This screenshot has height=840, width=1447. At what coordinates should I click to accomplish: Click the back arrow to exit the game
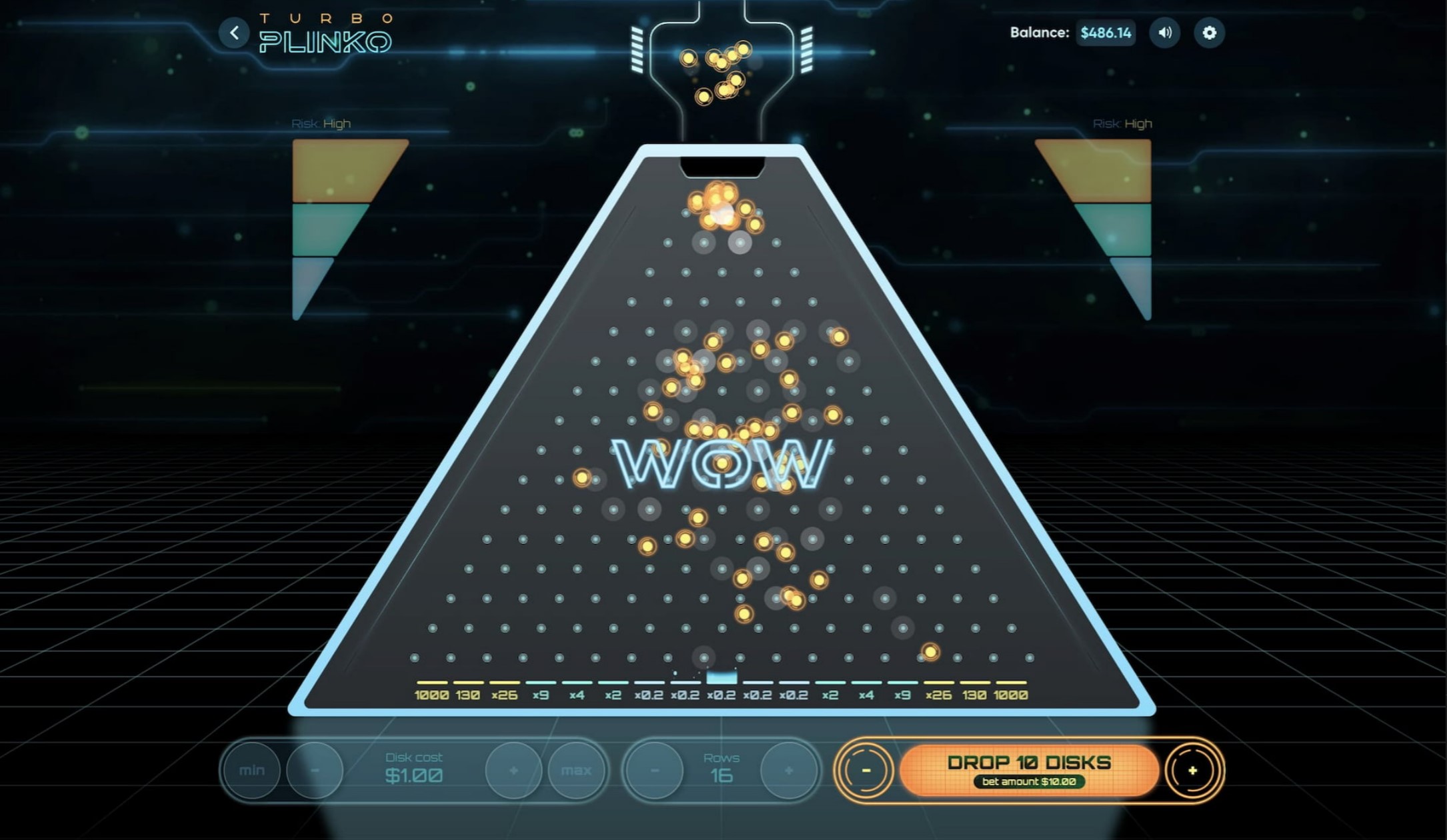click(x=235, y=32)
